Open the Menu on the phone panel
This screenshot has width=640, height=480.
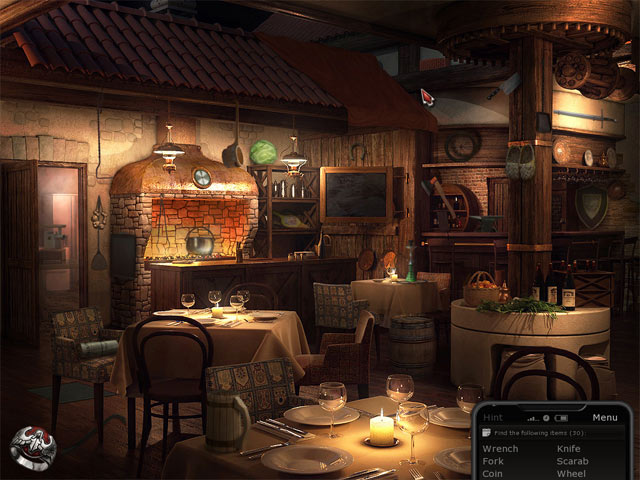click(x=605, y=417)
